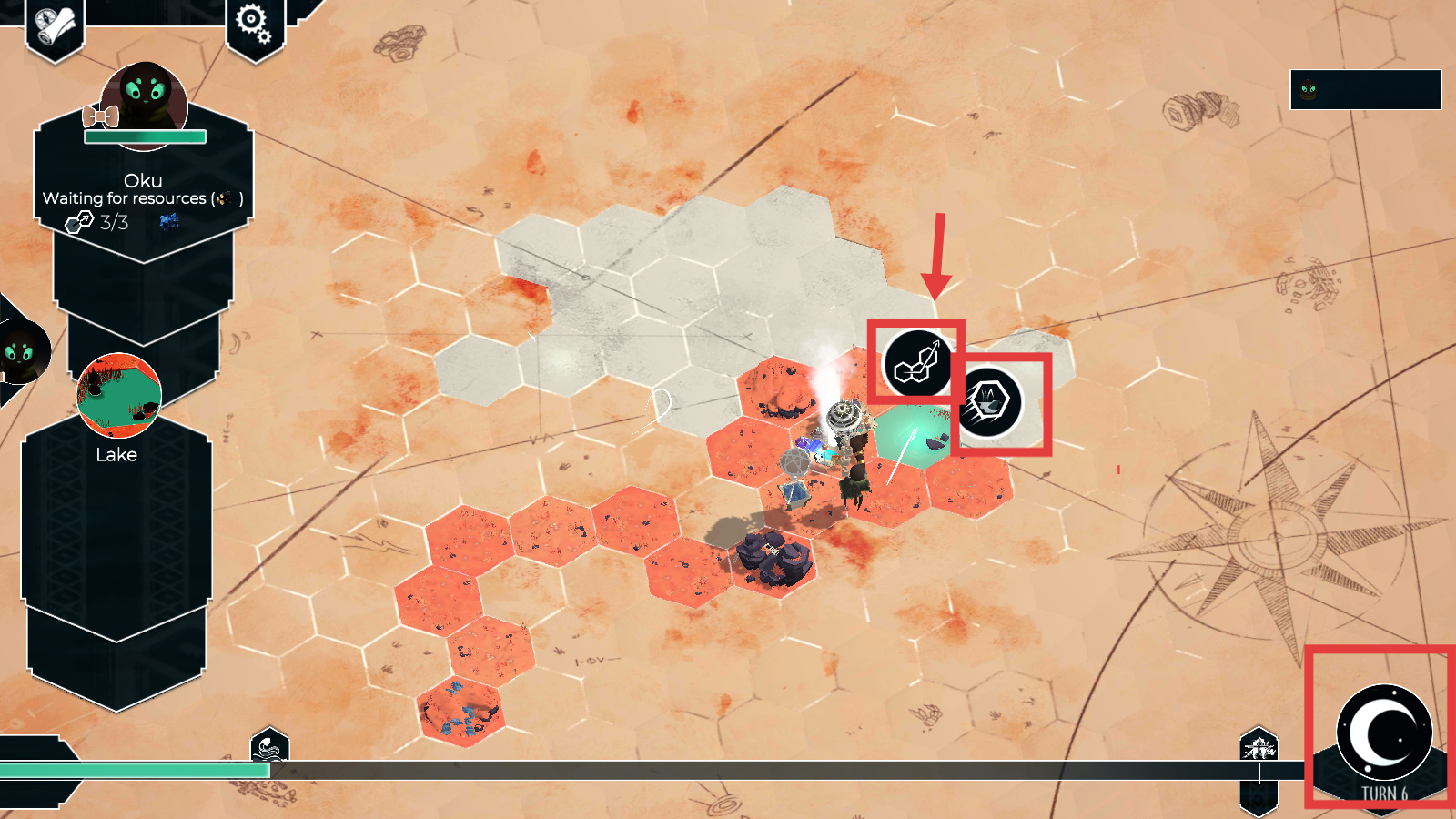Select the Lake tile portrait
Viewport: 1456px width, 819px height.
pyautogui.click(x=119, y=396)
